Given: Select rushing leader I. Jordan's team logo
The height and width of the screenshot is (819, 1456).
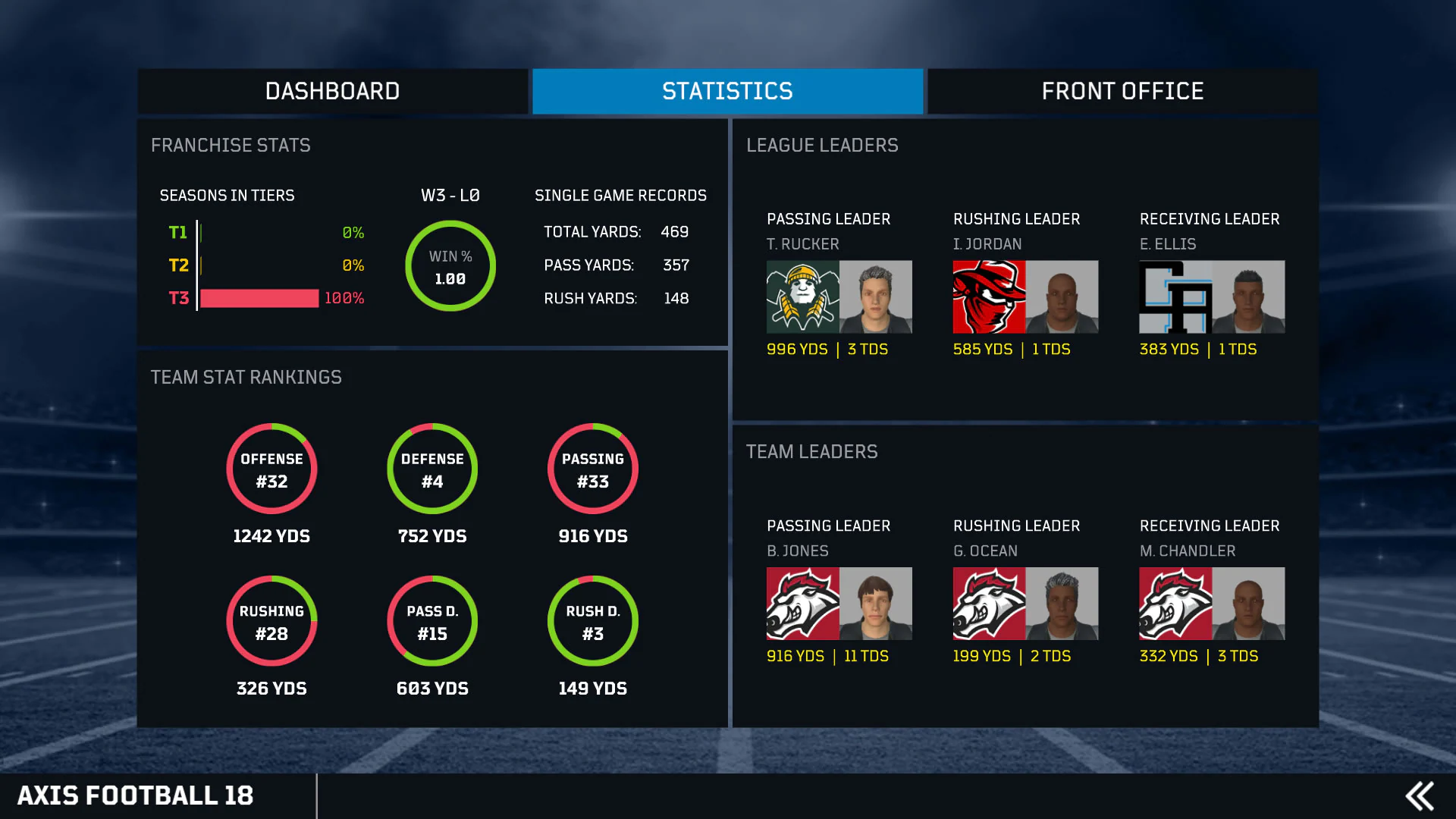Looking at the screenshot, I should click(989, 297).
